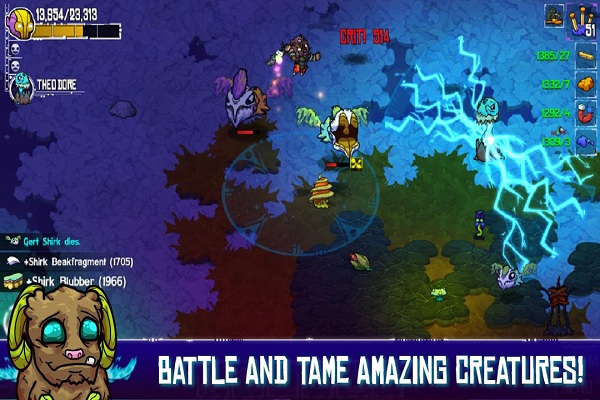Screen dimensions: 600x400
Task: Select the blue glove item slot
Action: (x=584, y=142)
